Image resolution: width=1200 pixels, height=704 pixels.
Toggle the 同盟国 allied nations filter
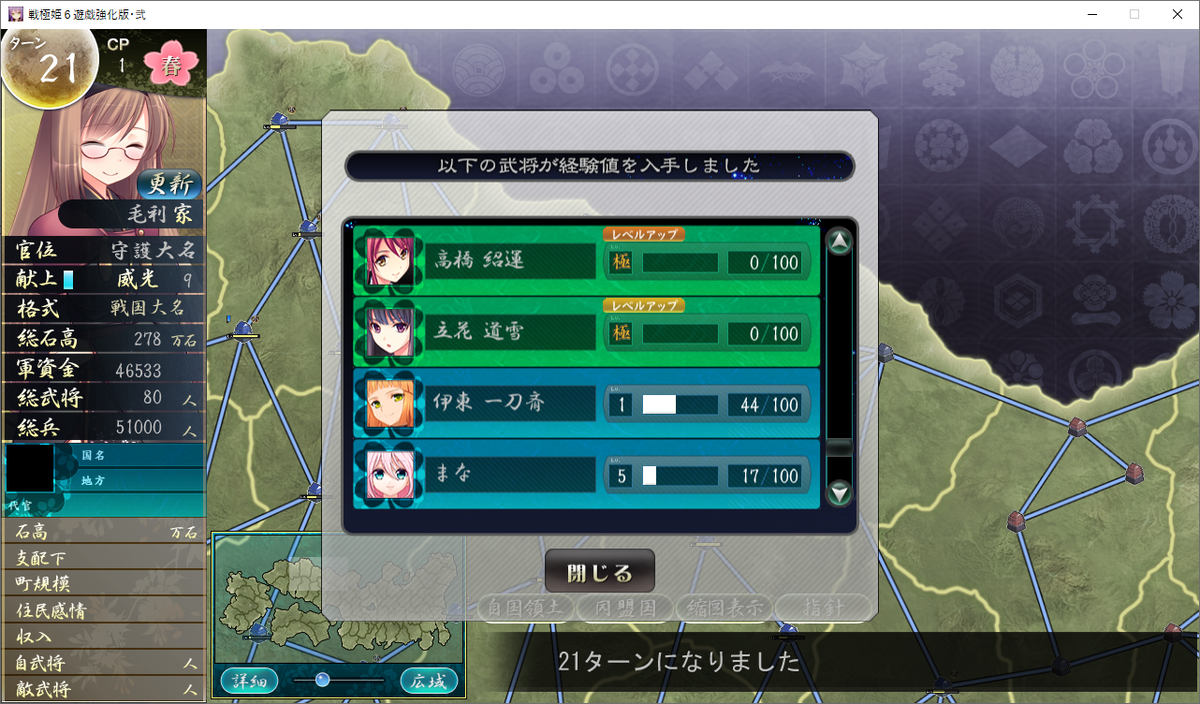625,607
